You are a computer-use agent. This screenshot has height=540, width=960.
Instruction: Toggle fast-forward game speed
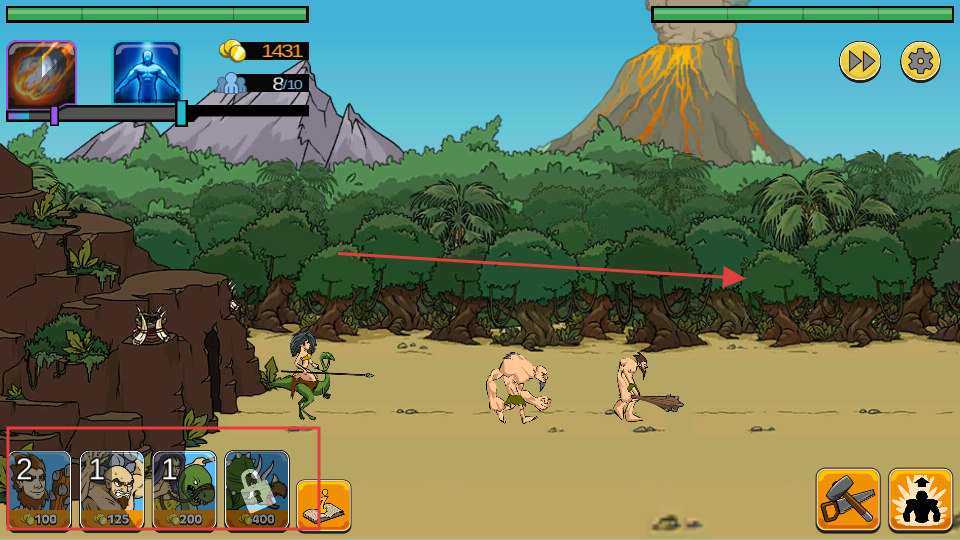859,62
